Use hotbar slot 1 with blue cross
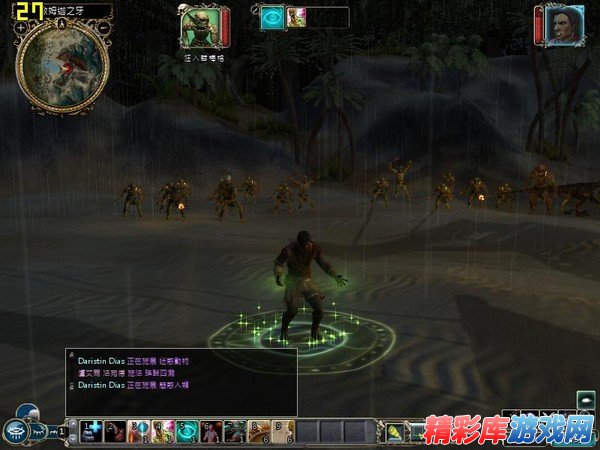Viewport: 600px width, 450px height. [x=92, y=431]
